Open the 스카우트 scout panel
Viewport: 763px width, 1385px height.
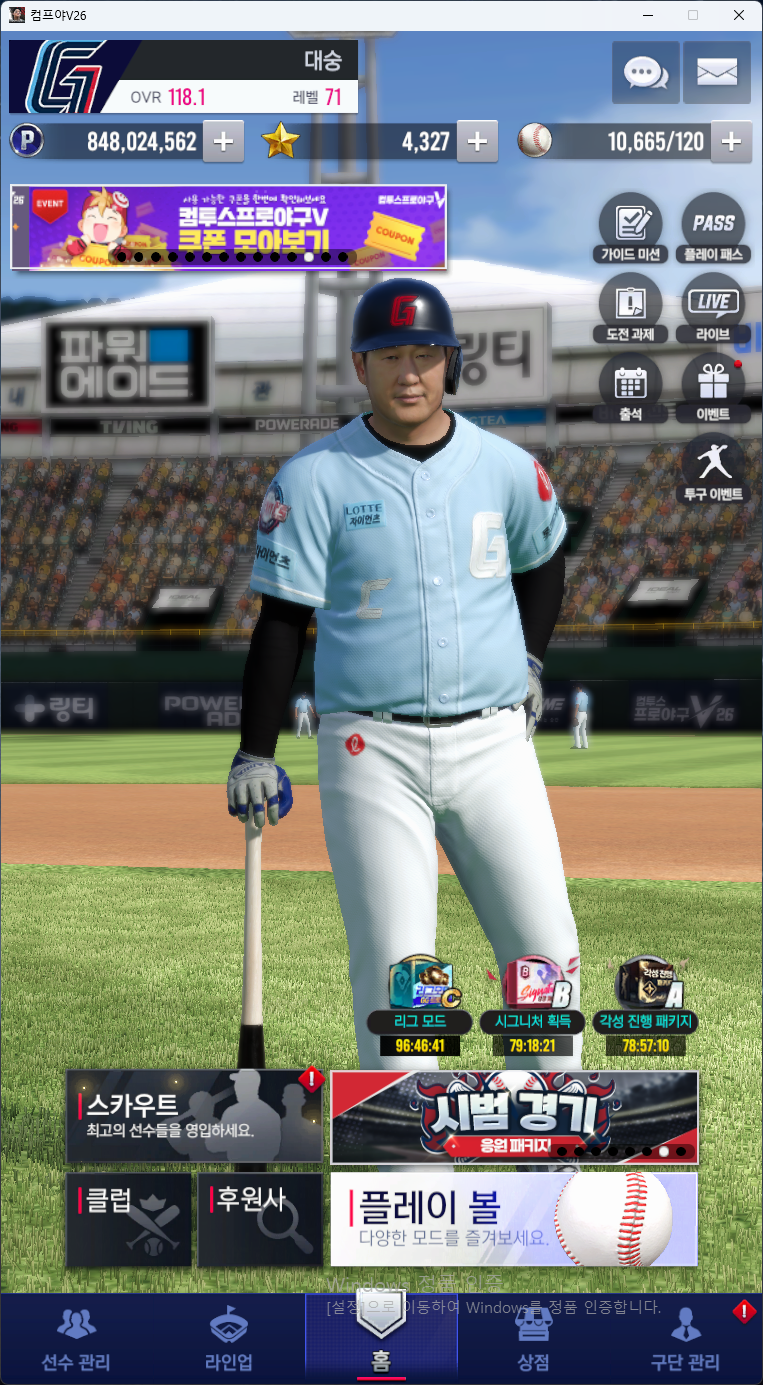[194, 1116]
